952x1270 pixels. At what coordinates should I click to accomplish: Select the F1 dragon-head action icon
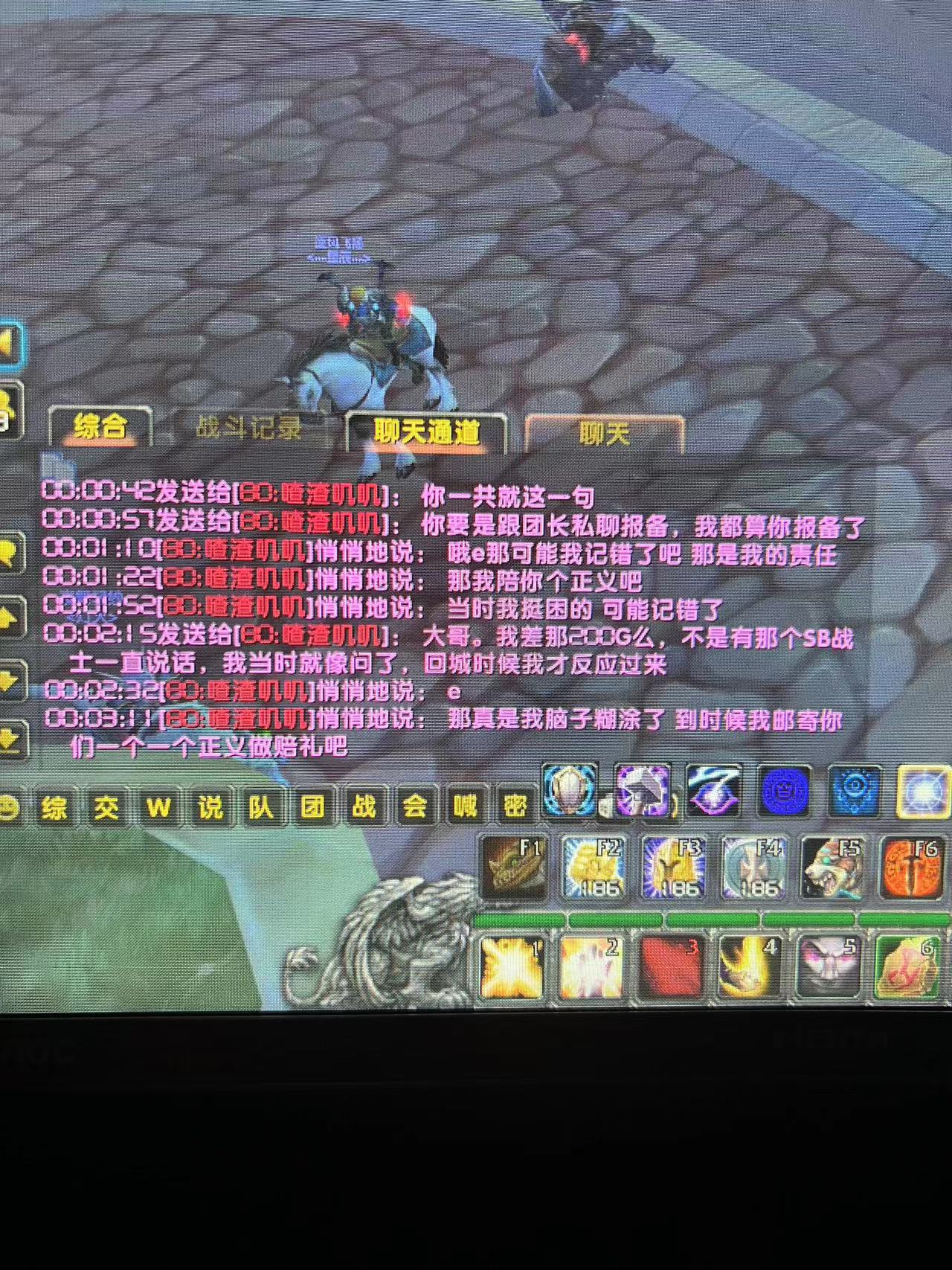pos(513,868)
